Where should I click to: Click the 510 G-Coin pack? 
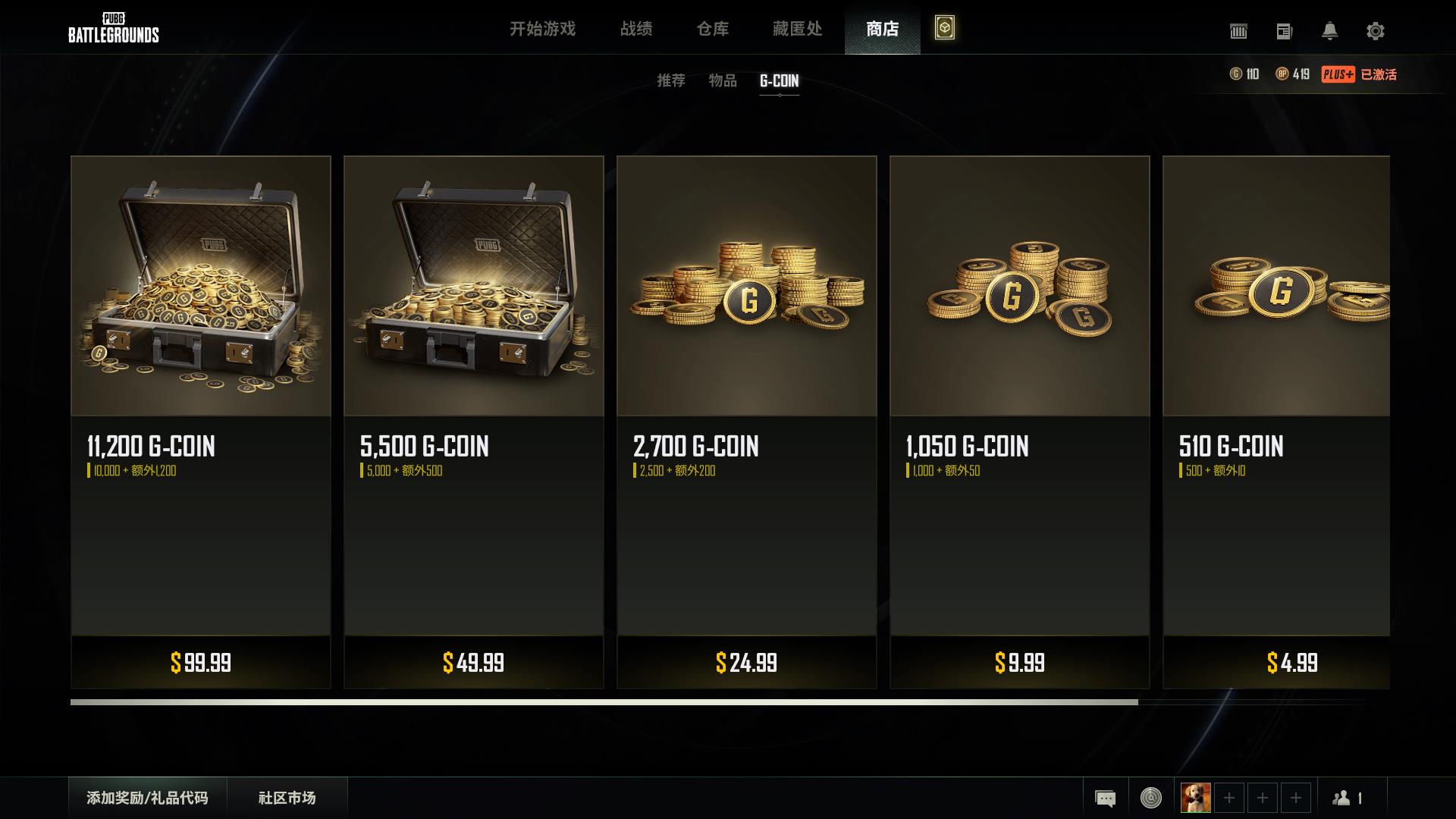tap(1277, 422)
